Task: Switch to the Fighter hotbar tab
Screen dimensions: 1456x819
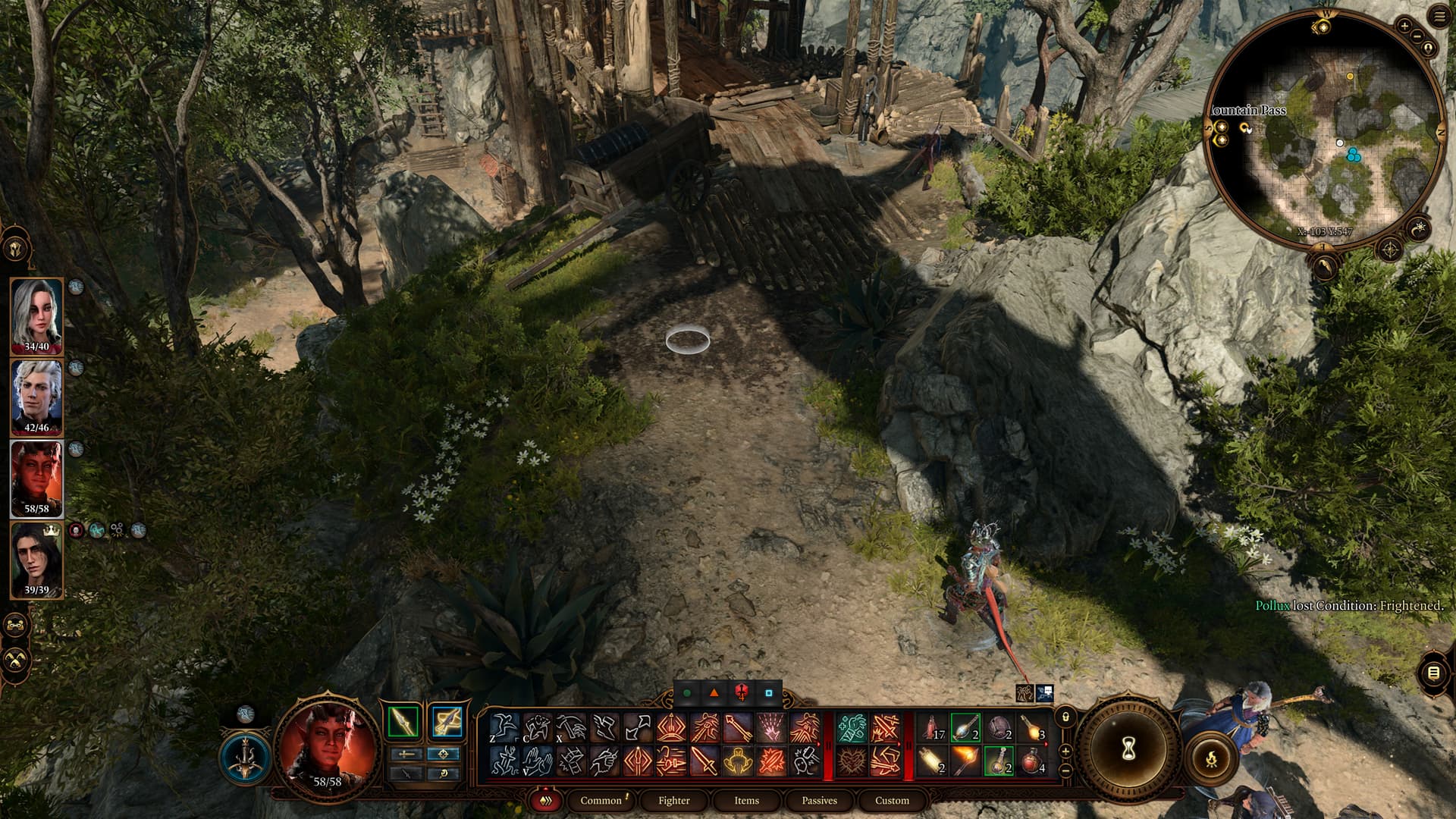Action: [x=673, y=800]
